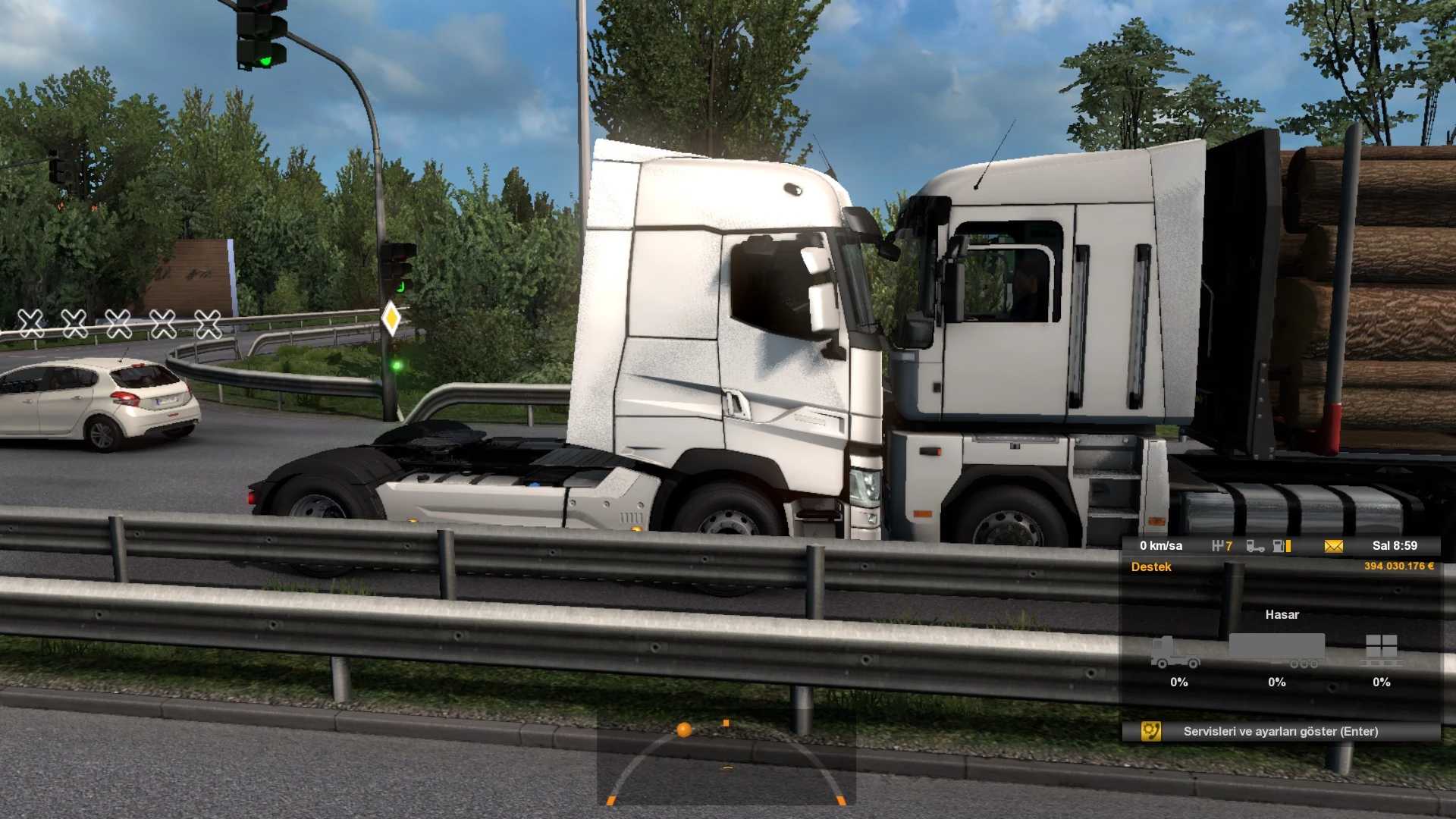Select the trailer icon in the Hasar panel
This screenshot has height=819, width=1456.
[1277, 648]
